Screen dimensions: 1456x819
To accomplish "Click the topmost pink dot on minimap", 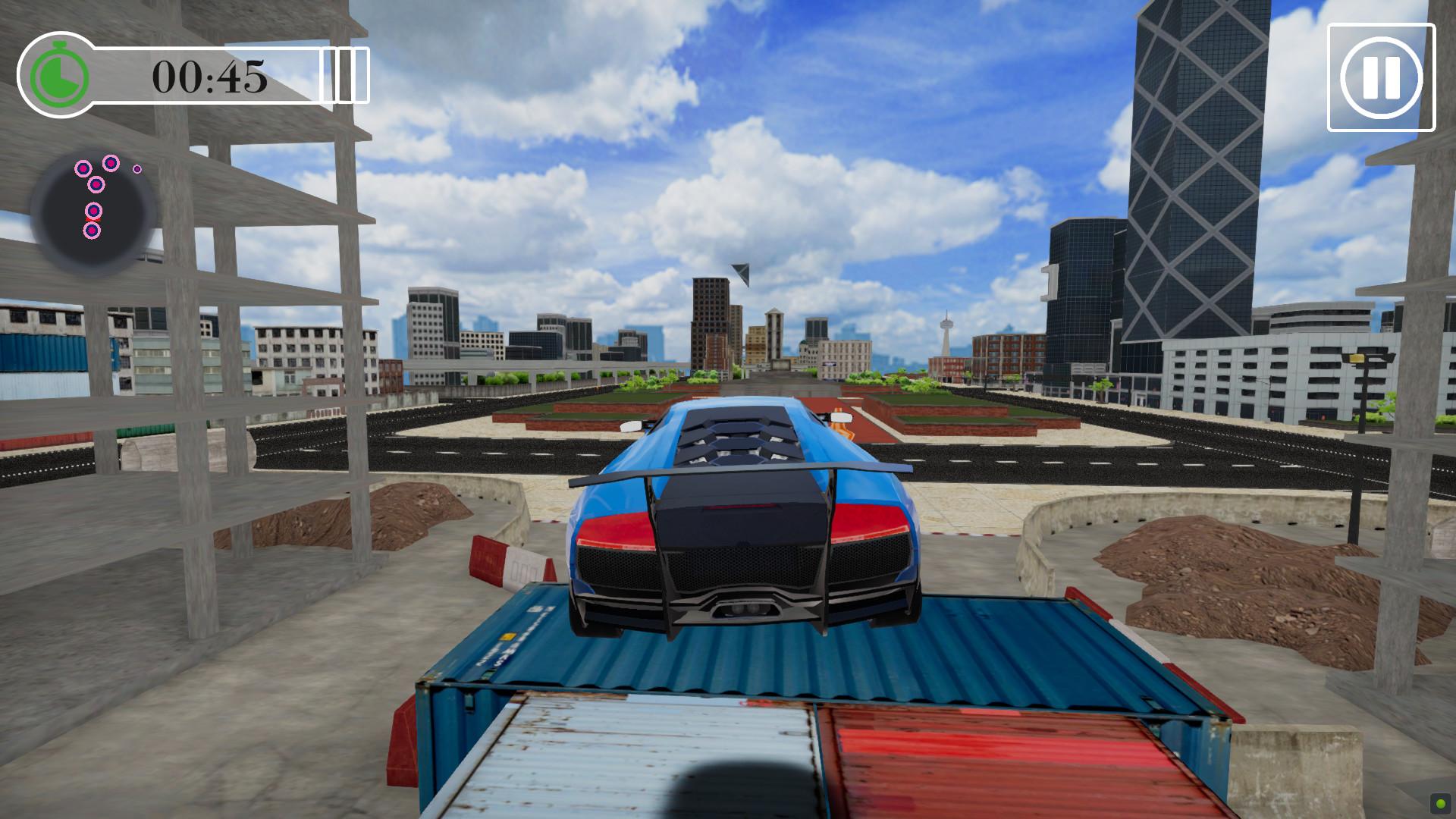I will click(110, 162).
